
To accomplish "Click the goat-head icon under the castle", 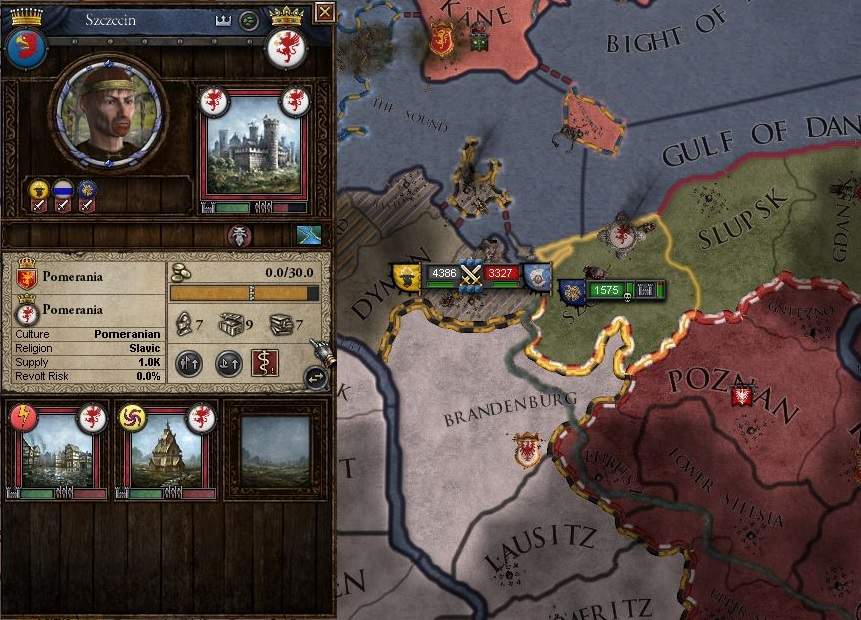I will point(240,234).
